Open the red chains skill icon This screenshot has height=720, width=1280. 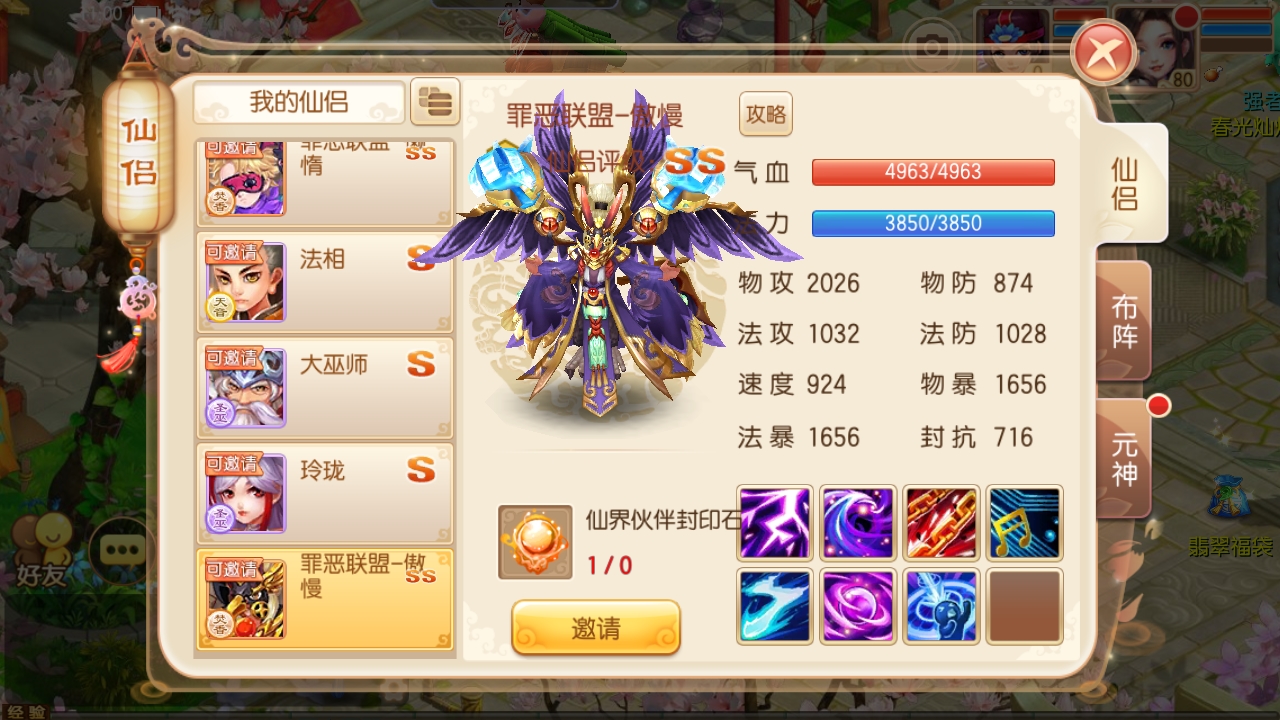[x=941, y=522]
